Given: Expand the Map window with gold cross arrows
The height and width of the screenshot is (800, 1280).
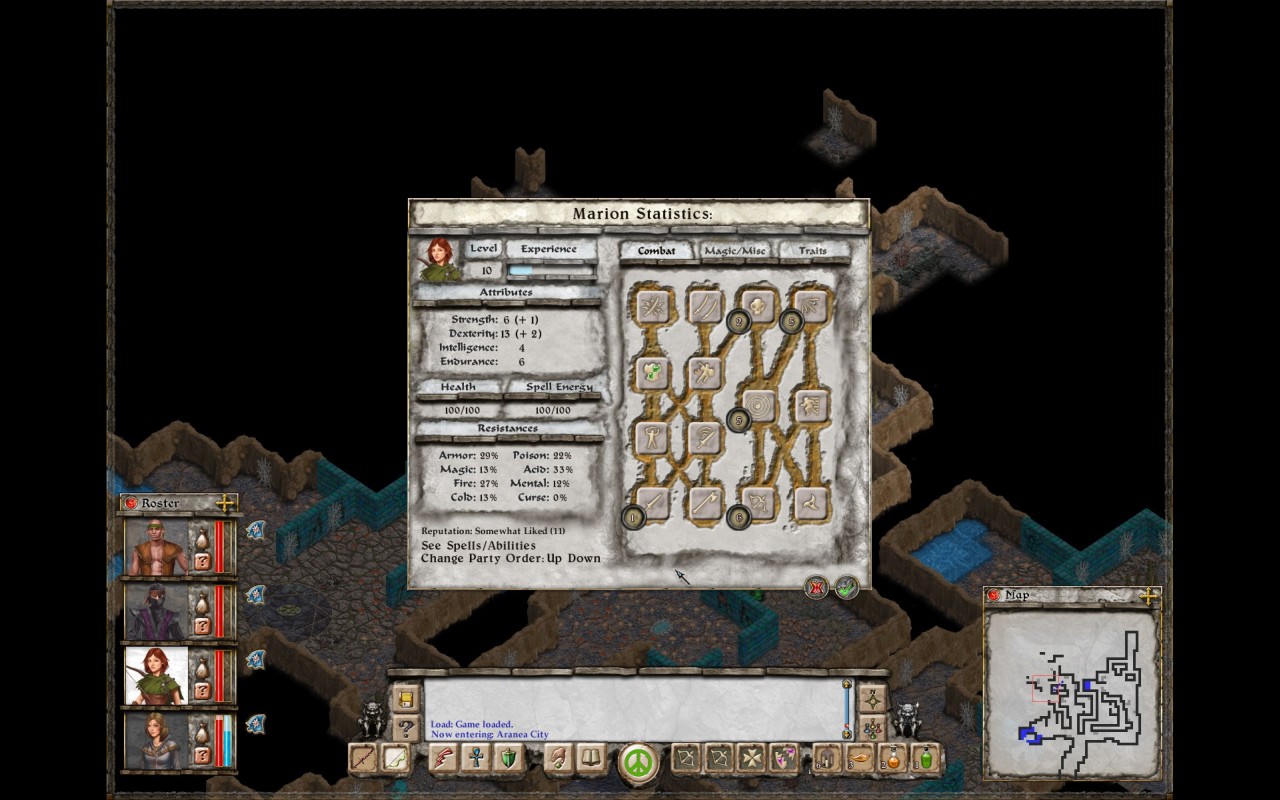Looking at the screenshot, I should (1150, 594).
